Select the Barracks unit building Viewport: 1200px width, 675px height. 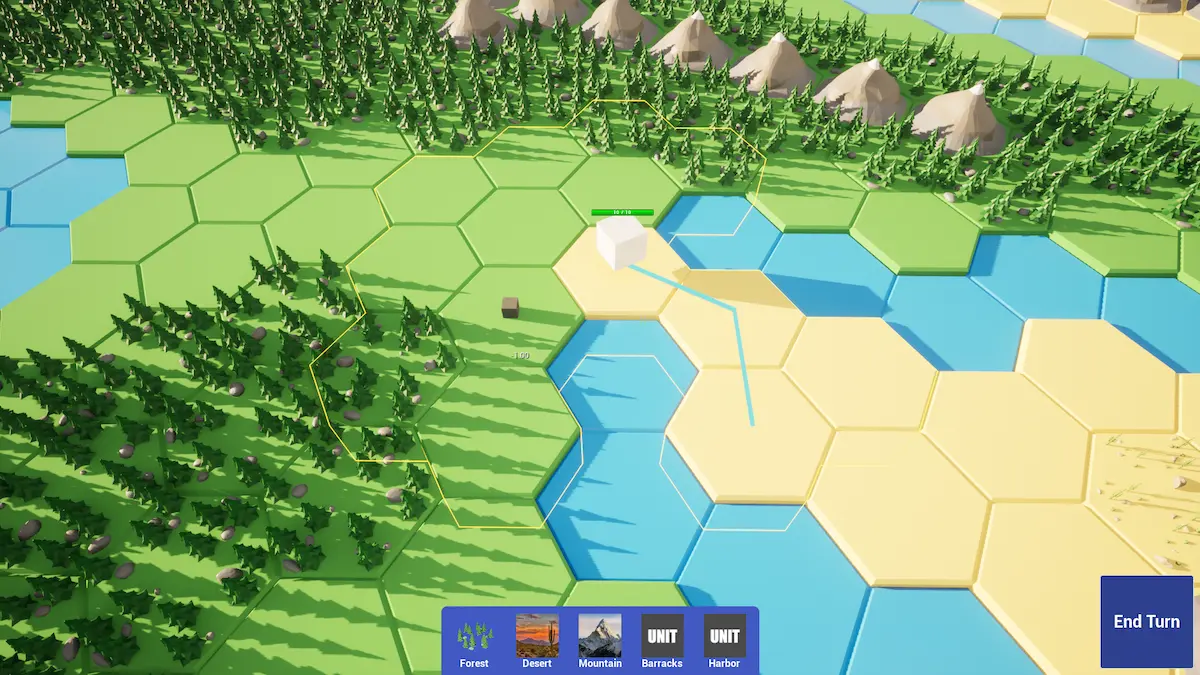[x=662, y=640]
